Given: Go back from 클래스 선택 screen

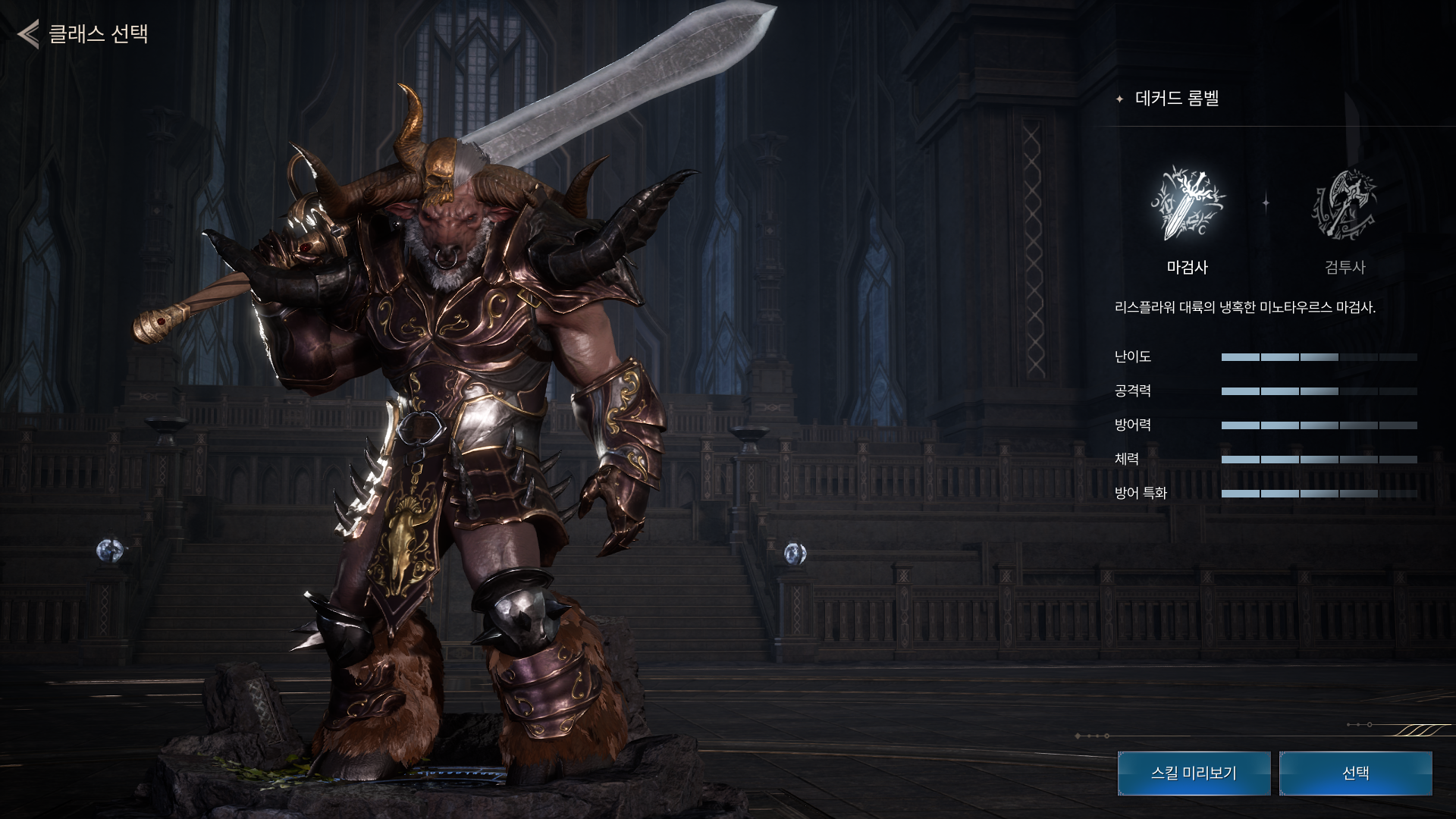Looking at the screenshot, I should 29,34.
